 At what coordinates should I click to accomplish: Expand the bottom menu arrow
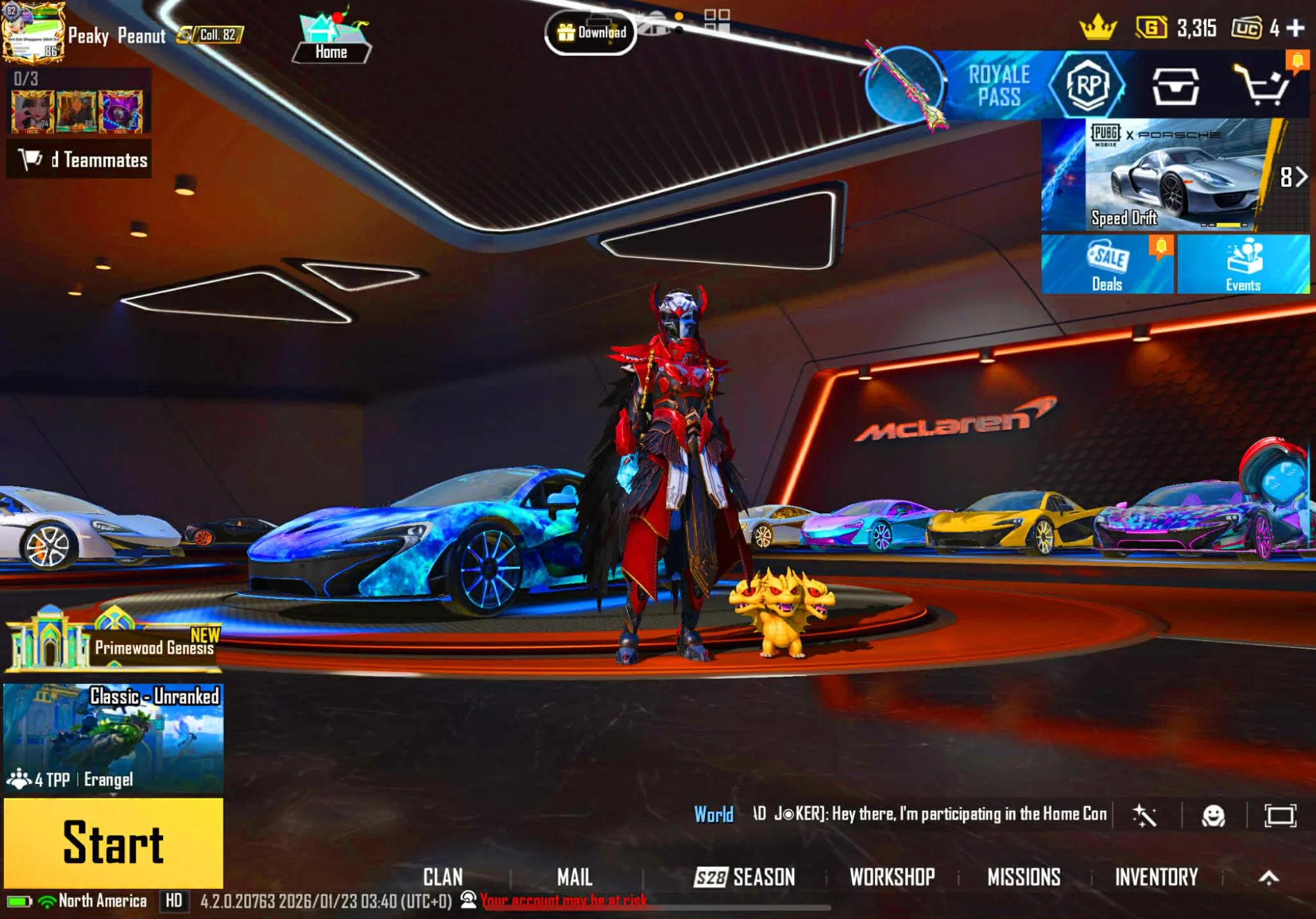(1269, 877)
